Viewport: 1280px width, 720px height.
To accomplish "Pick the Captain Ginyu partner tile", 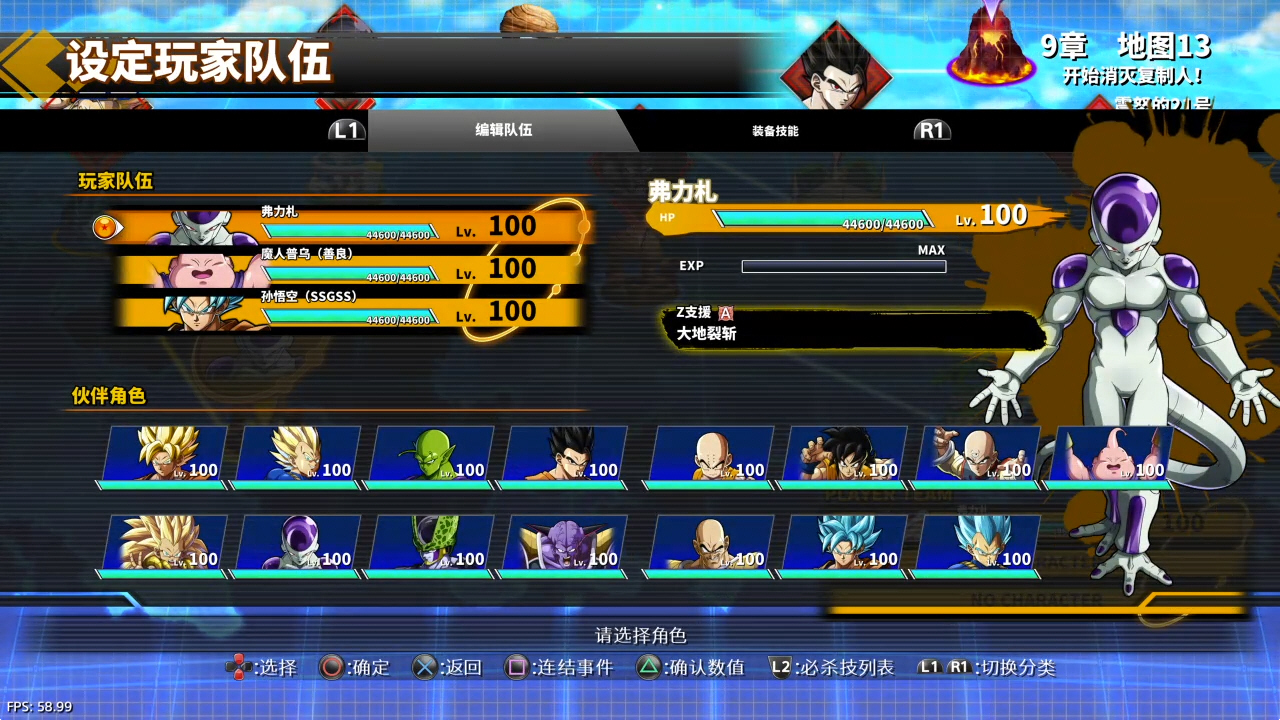I will pyautogui.click(x=564, y=545).
